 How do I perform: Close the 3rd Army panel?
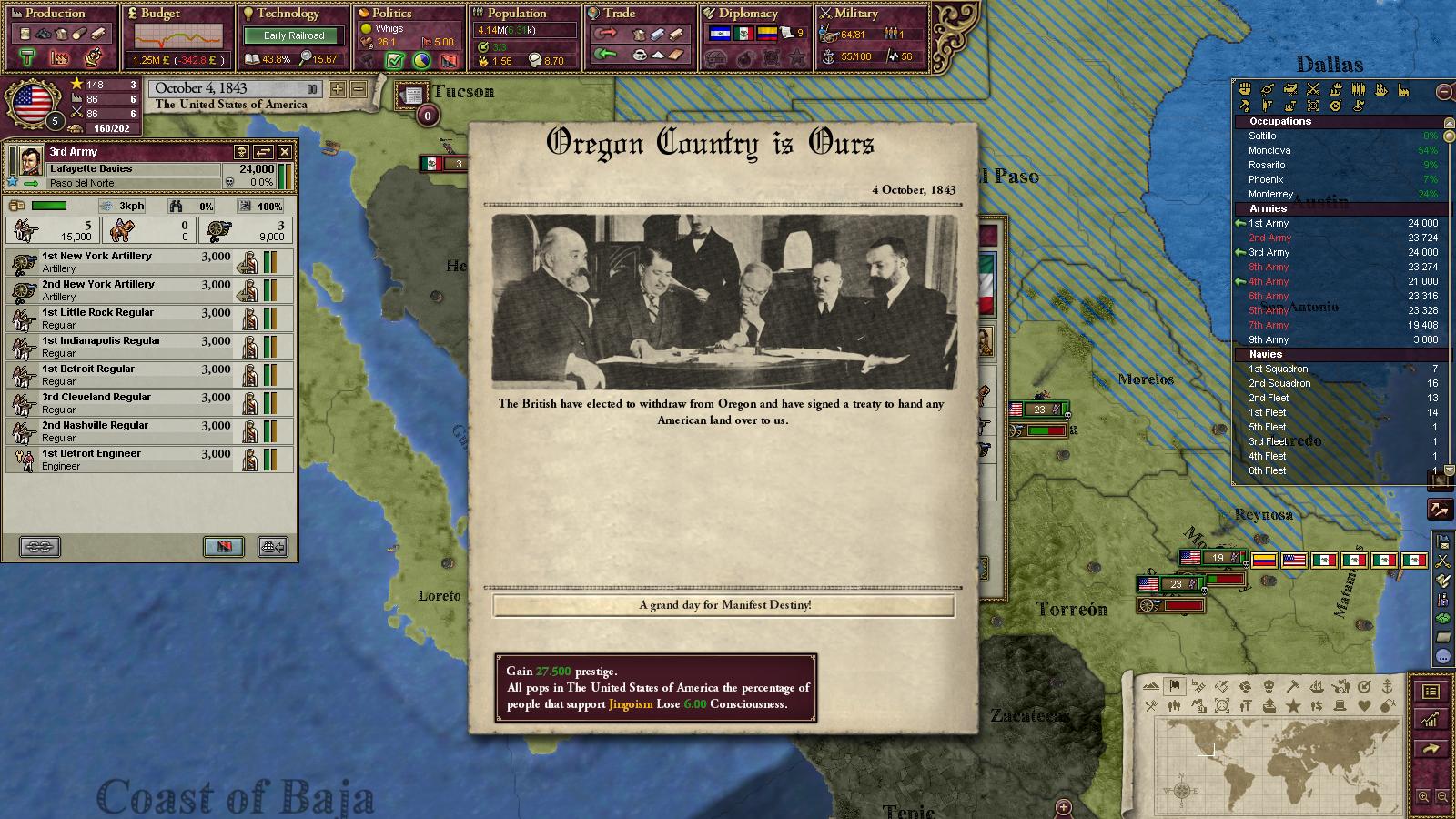pyautogui.click(x=285, y=152)
